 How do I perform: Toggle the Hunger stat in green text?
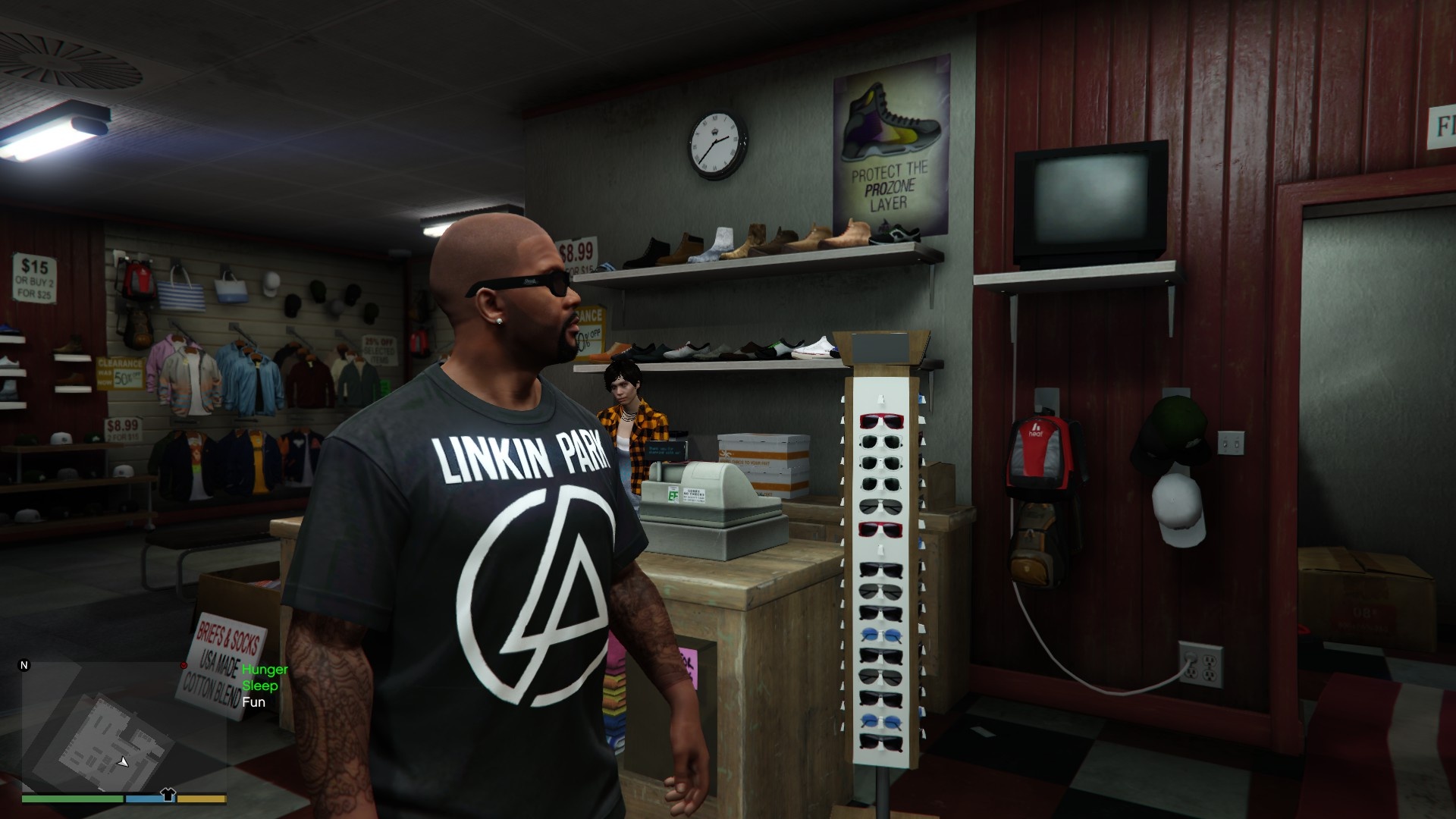point(264,670)
